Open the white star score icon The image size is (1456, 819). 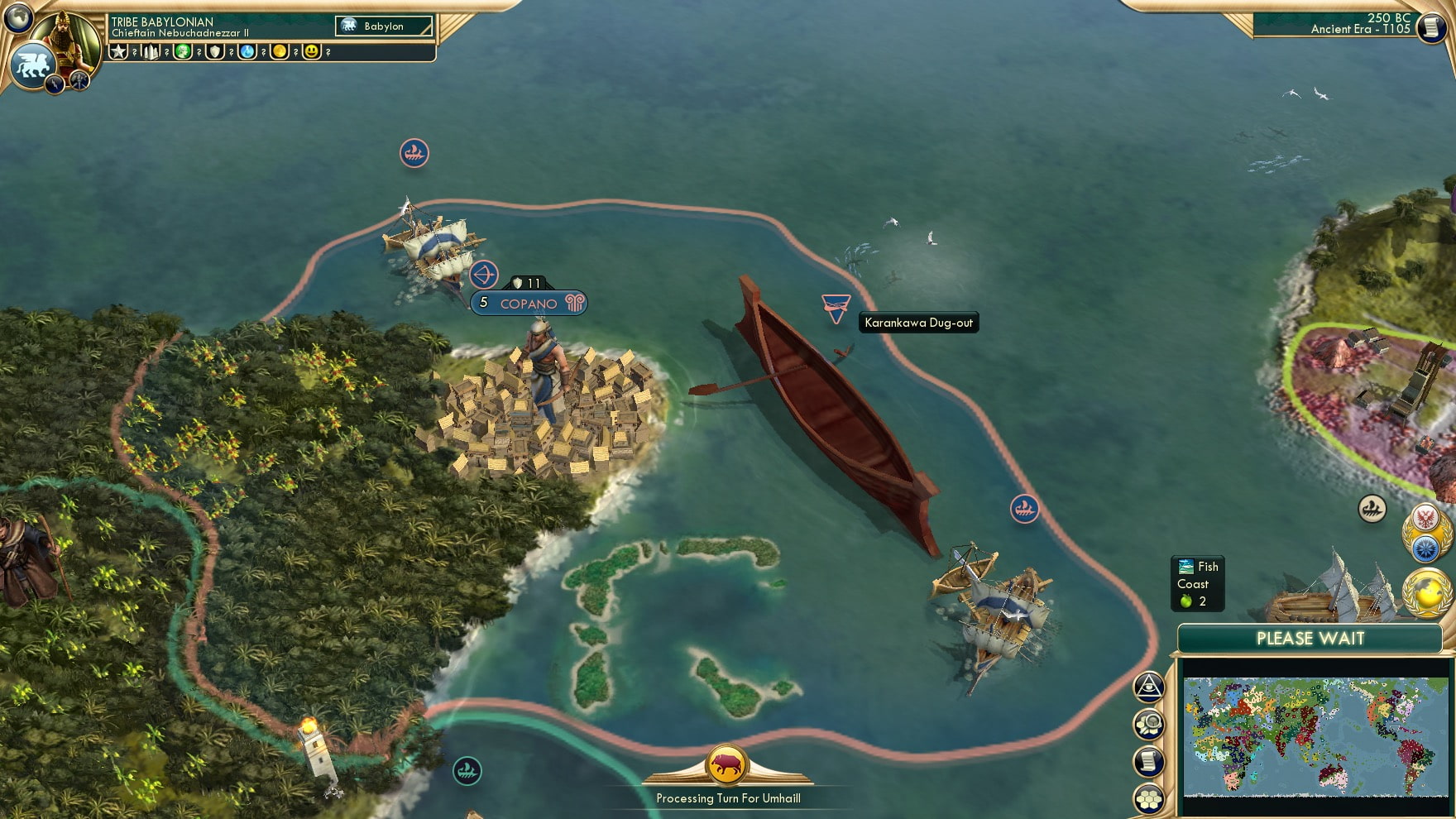click(119, 51)
